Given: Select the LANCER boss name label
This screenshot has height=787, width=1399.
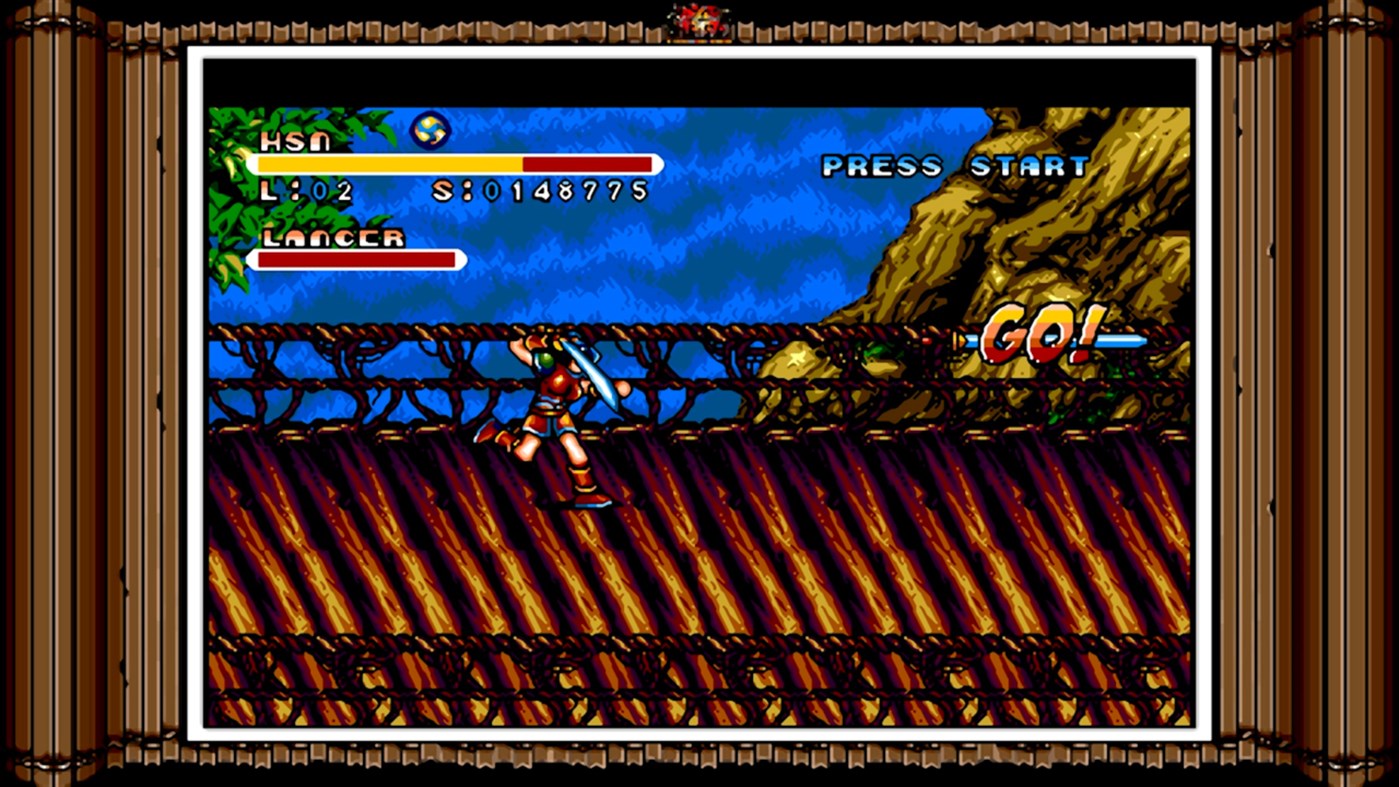Looking at the screenshot, I should [x=335, y=238].
